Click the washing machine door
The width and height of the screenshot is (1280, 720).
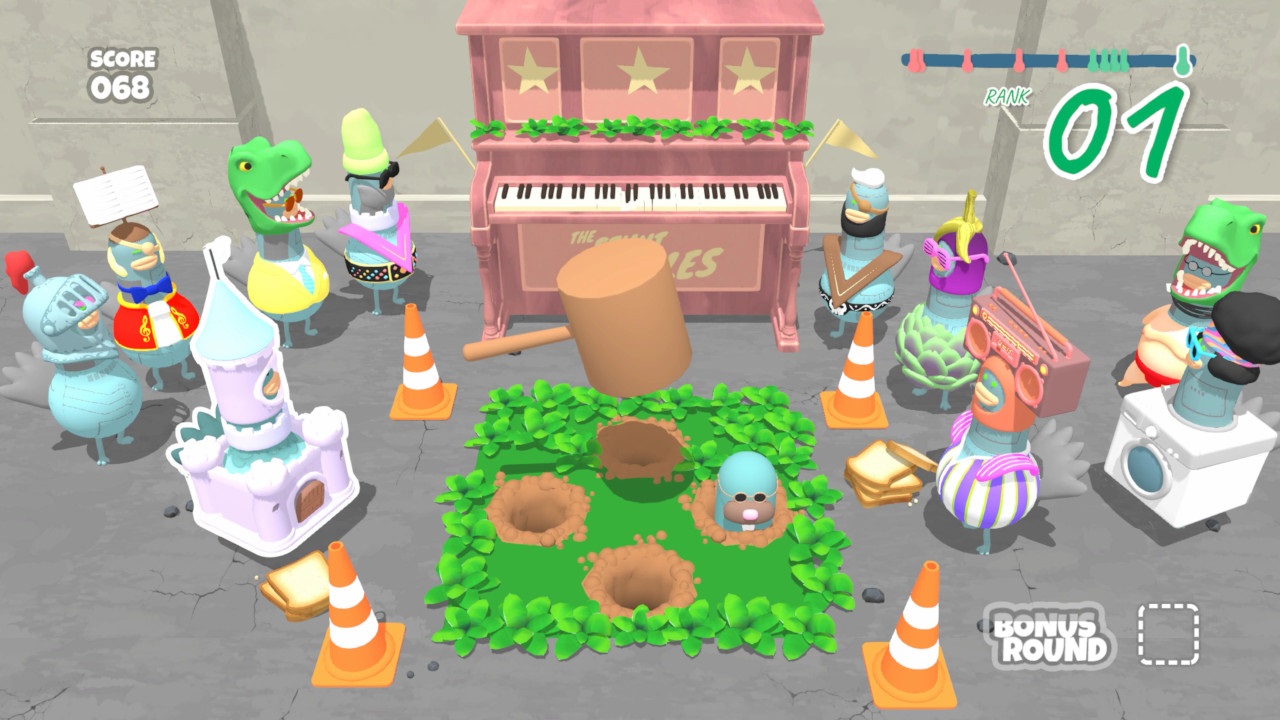pos(1148,468)
